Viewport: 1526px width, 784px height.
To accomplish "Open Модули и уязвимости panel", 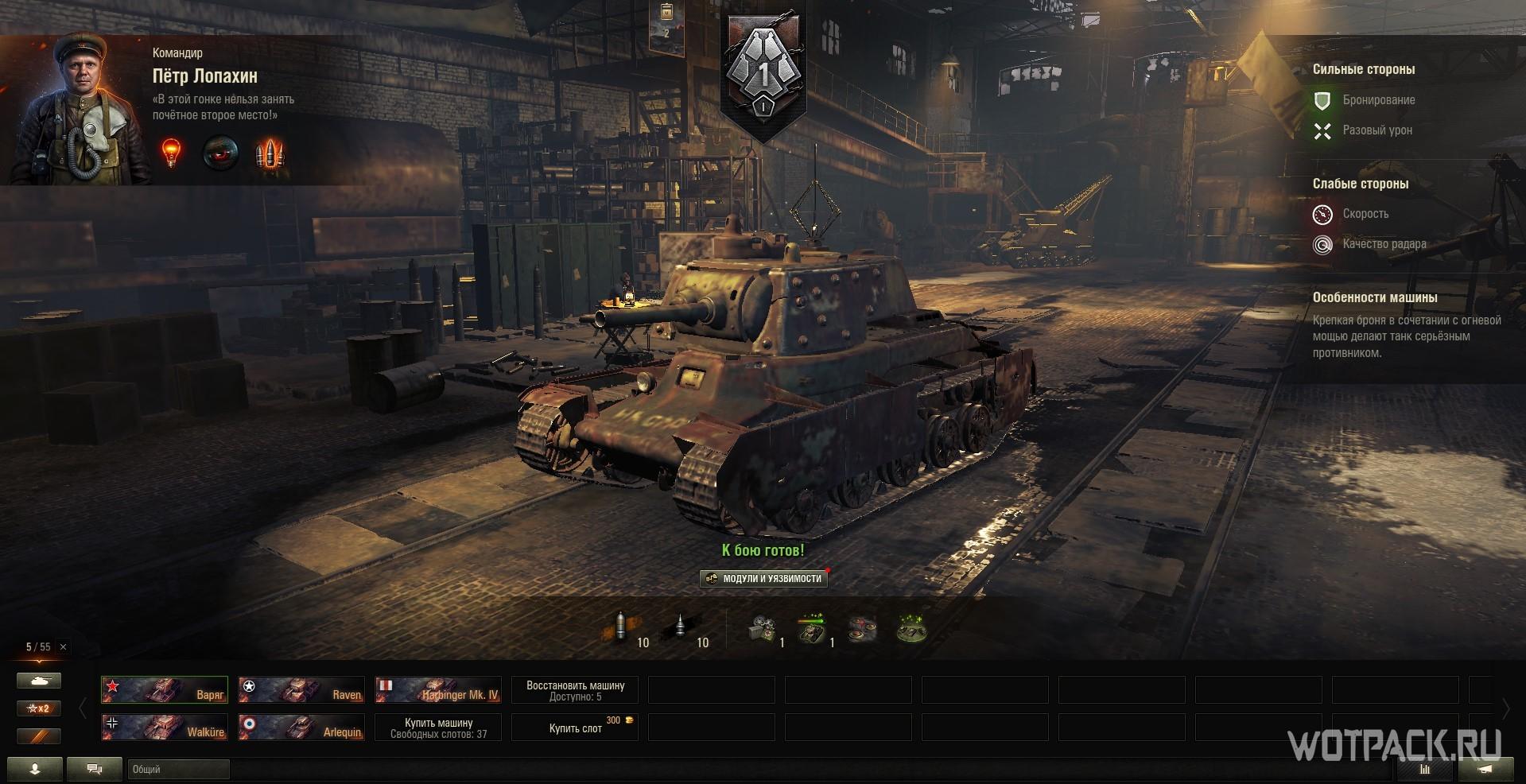I will click(763, 579).
